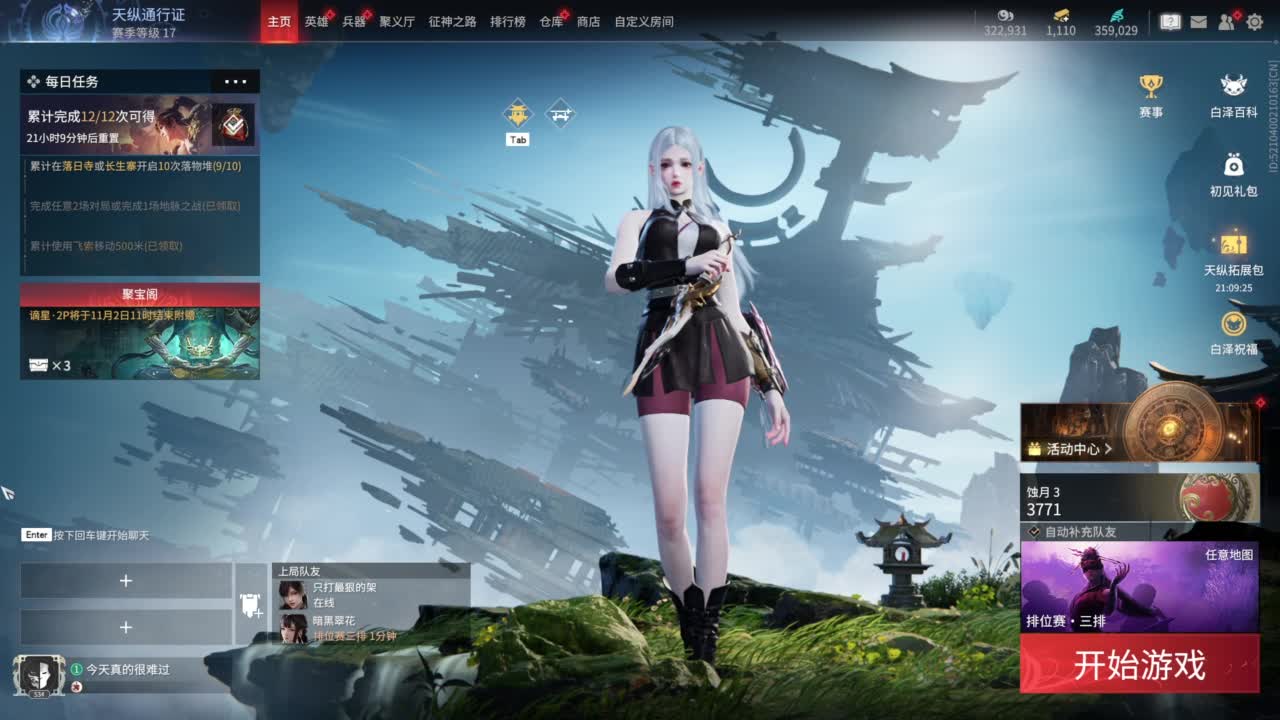The height and width of the screenshot is (720, 1280).
Task: Click the chat input field at bottom left
Action: coord(90,536)
